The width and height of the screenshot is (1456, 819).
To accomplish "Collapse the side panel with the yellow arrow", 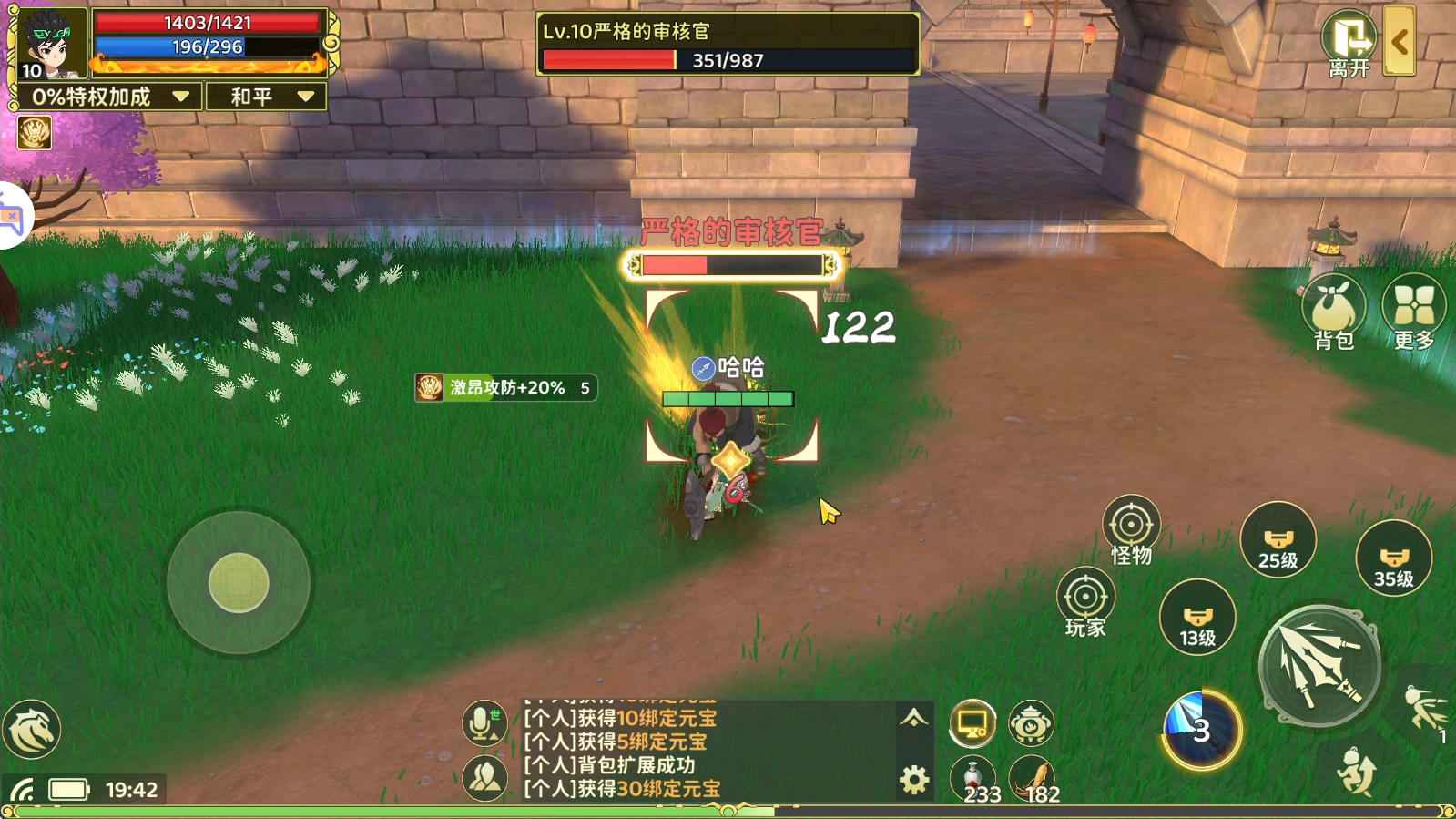I will click(1399, 41).
